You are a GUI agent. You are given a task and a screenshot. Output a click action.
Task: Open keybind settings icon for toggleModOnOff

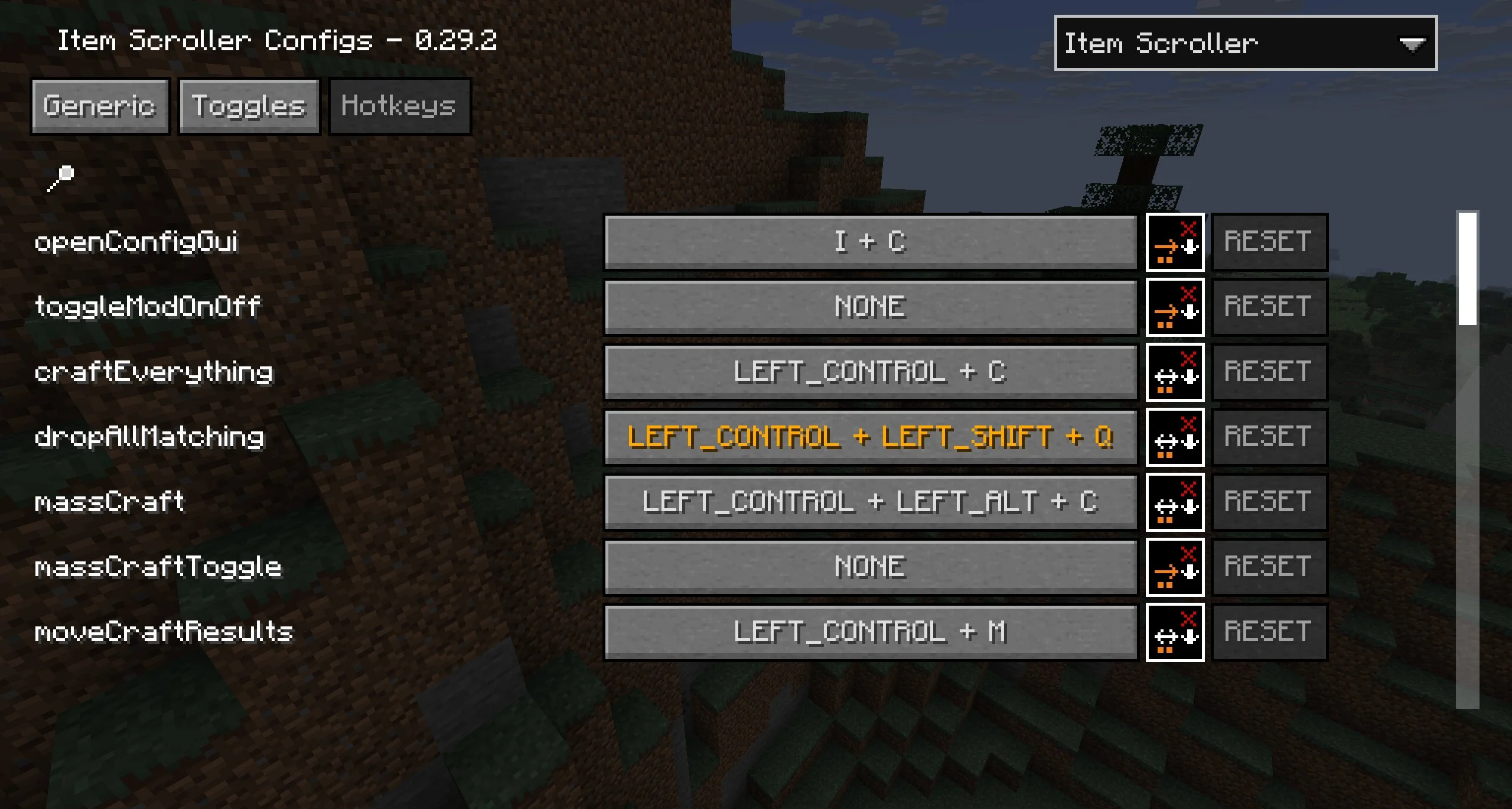1175,307
